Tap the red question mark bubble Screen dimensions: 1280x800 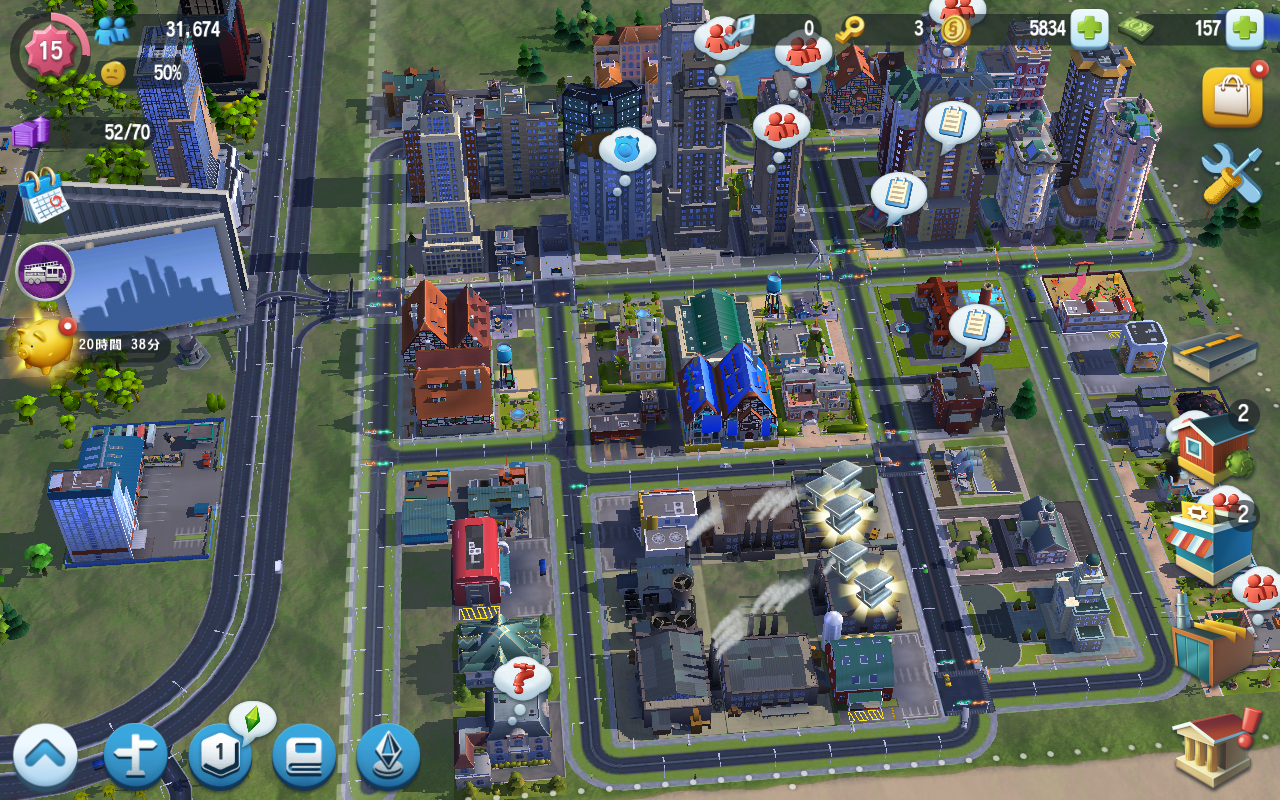[x=522, y=680]
